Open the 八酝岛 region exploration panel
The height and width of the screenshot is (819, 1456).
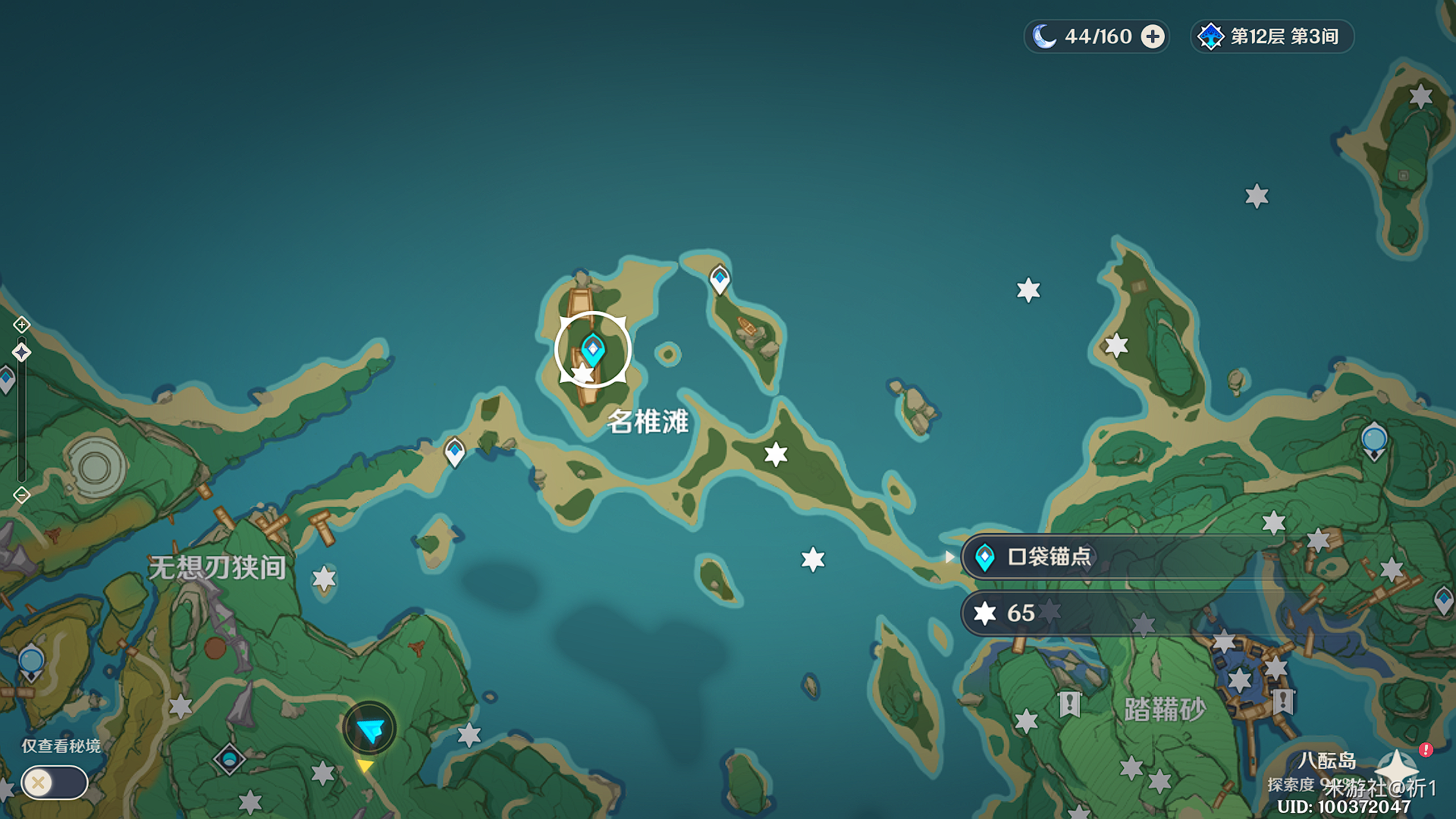pos(1327,761)
